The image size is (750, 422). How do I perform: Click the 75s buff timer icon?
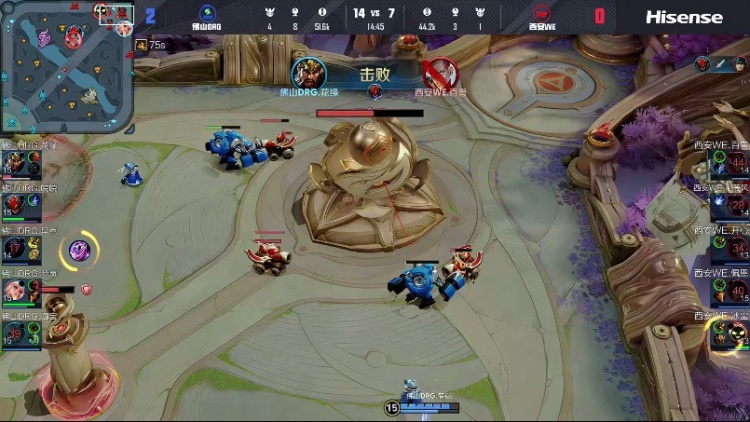(141, 45)
